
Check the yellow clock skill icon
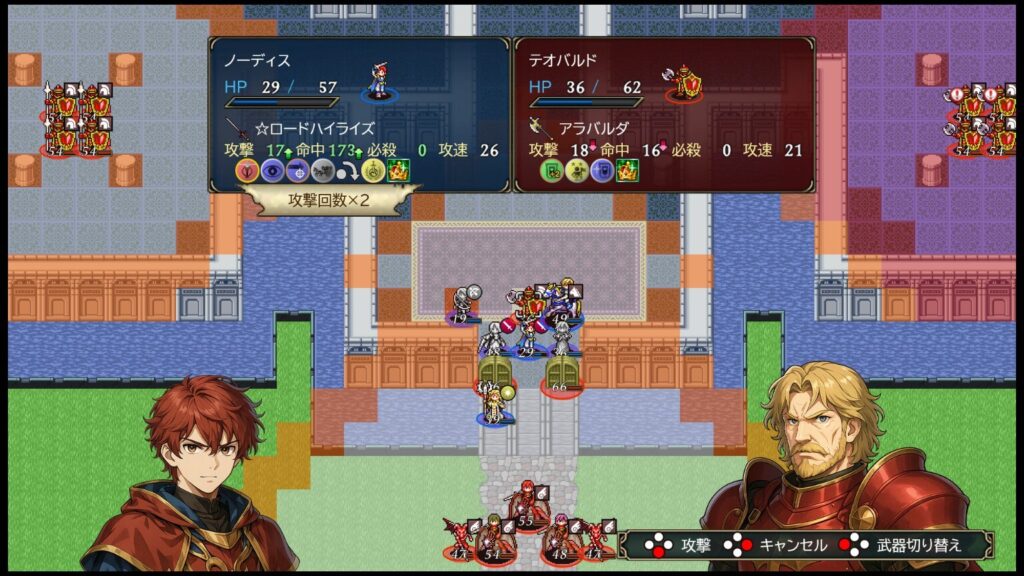(x=372, y=171)
